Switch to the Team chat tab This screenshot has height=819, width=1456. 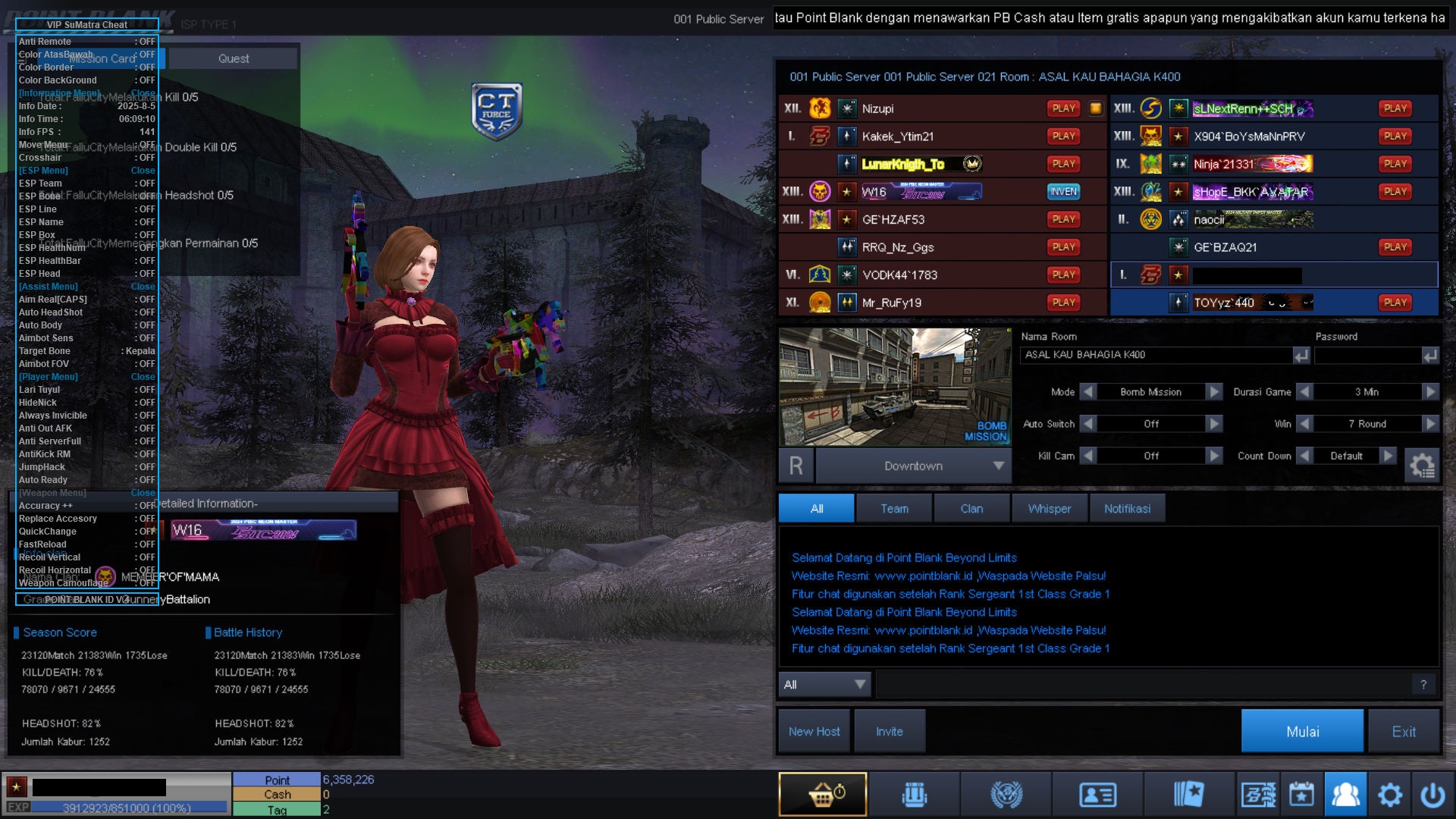894,509
